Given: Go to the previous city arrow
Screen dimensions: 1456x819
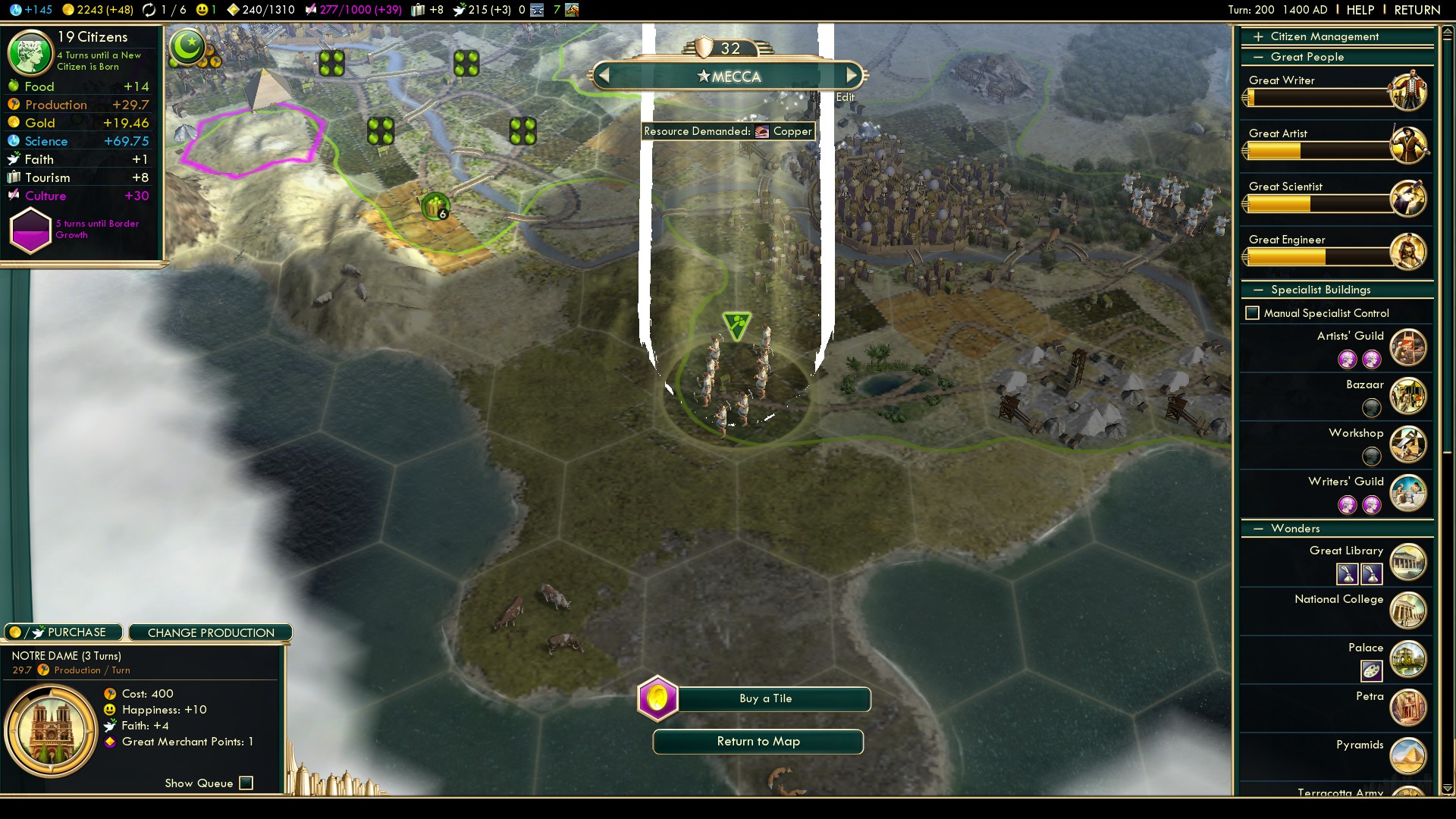Looking at the screenshot, I should coord(604,76).
